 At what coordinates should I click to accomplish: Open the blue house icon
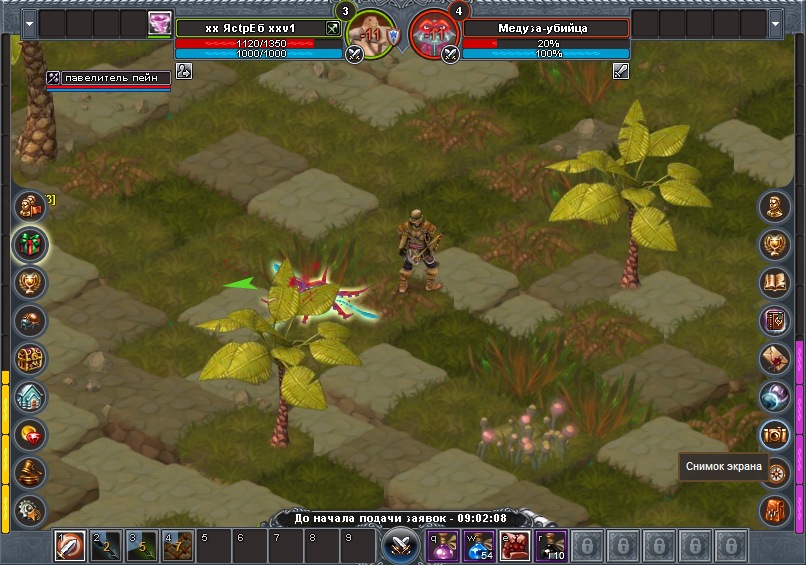[x=30, y=396]
